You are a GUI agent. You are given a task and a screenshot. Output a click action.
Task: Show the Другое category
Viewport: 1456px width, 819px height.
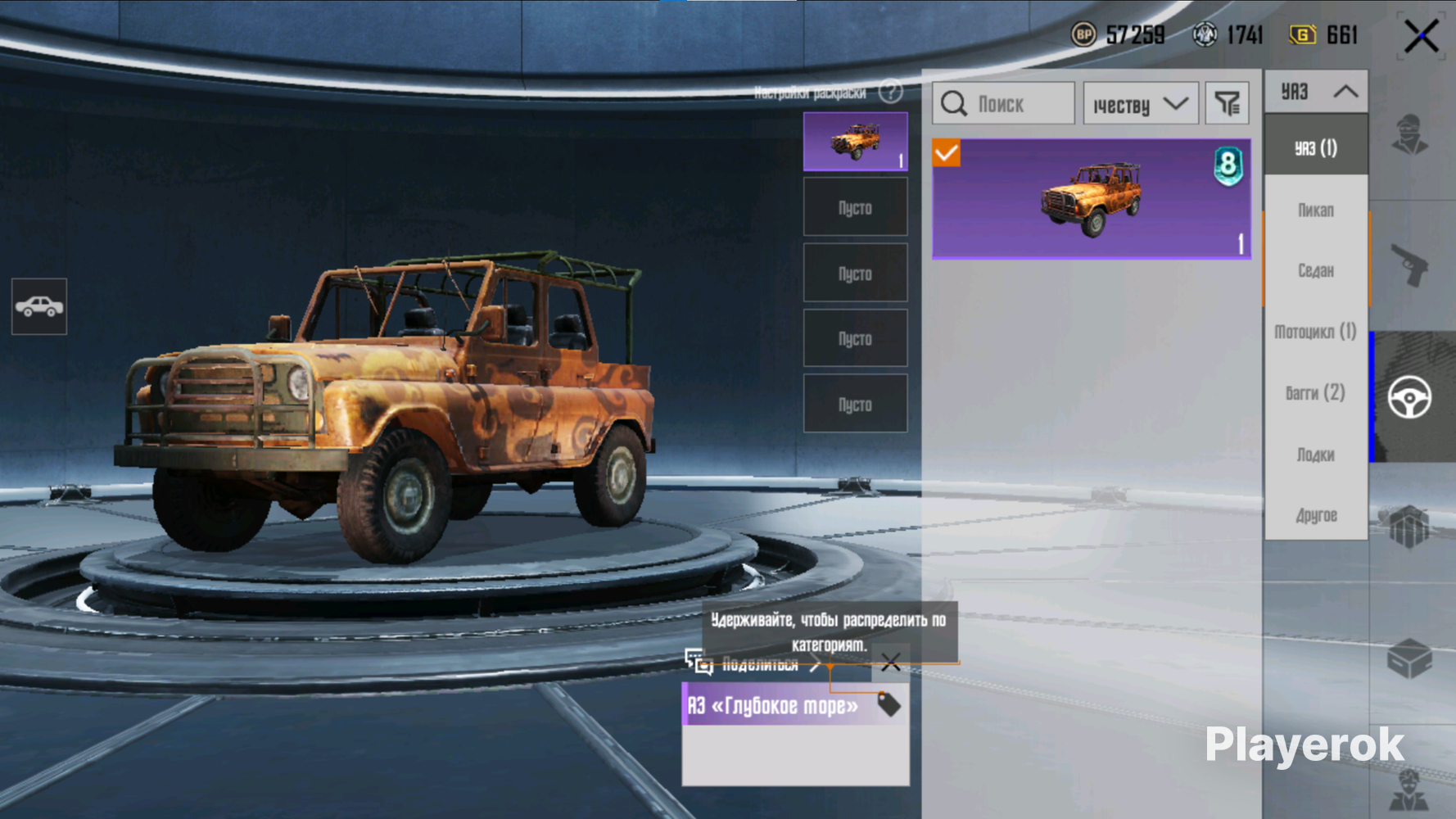coord(1316,515)
